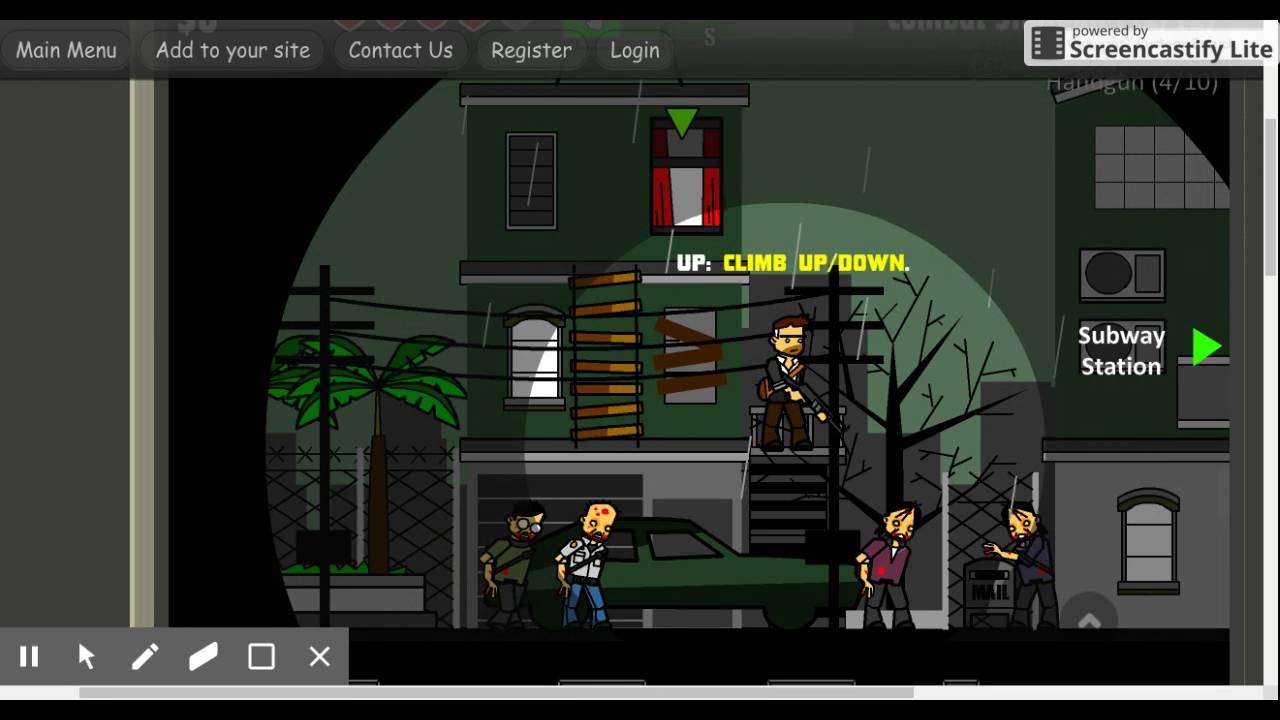Select the rectangle annotation tool

point(261,656)
